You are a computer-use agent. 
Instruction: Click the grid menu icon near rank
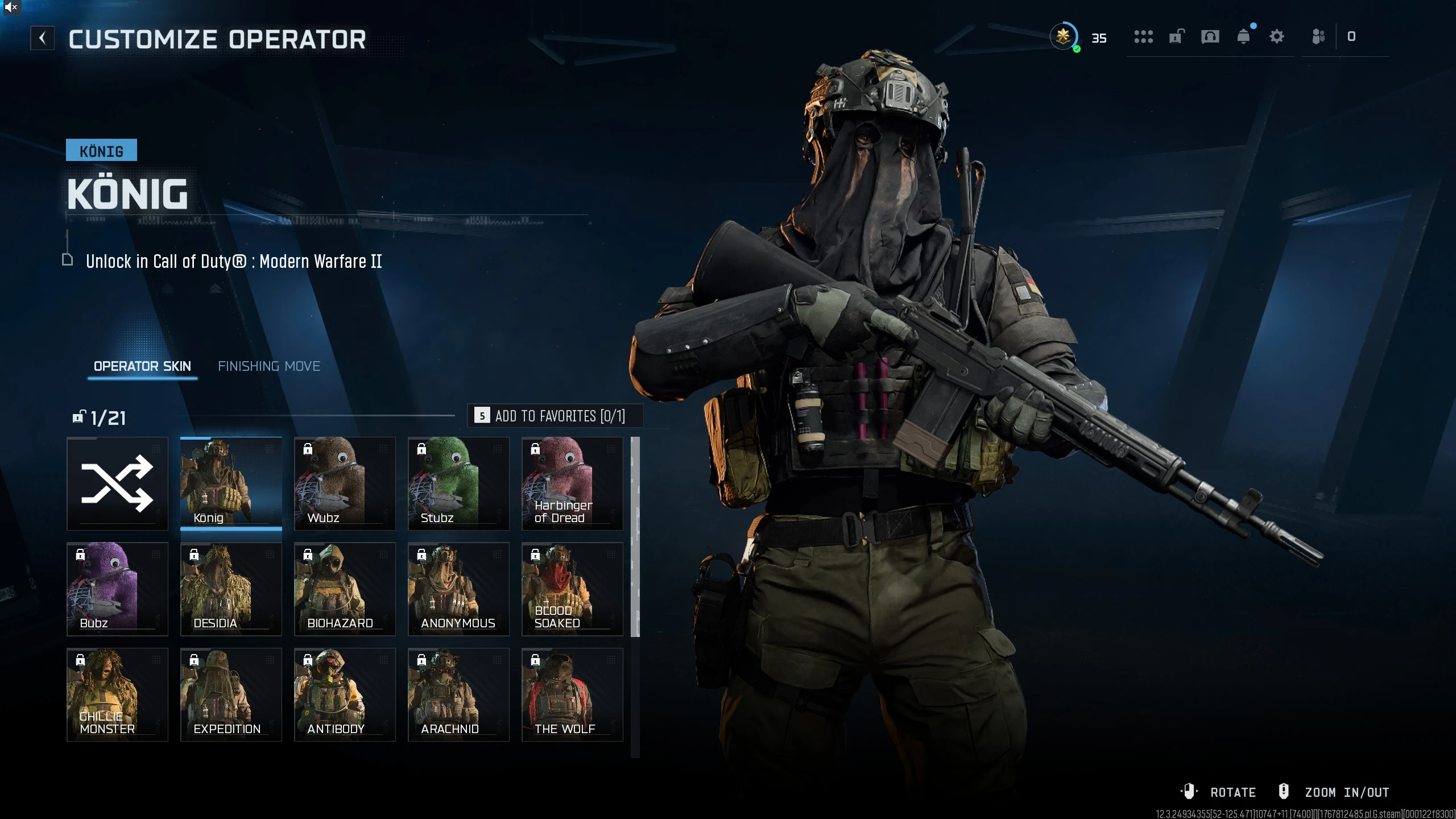point(1144,36)
